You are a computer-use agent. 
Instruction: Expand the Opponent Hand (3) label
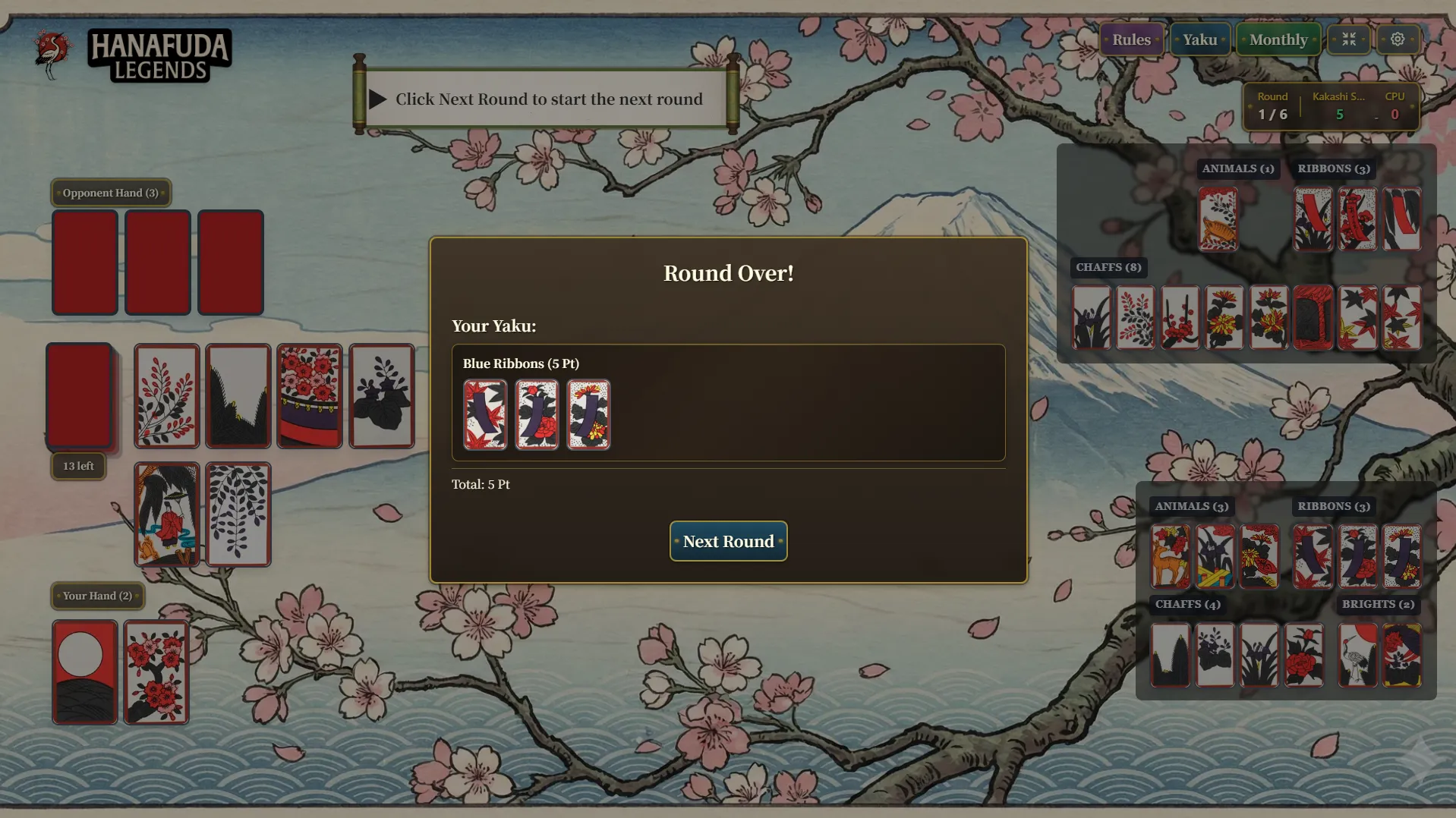pos(109,193)
